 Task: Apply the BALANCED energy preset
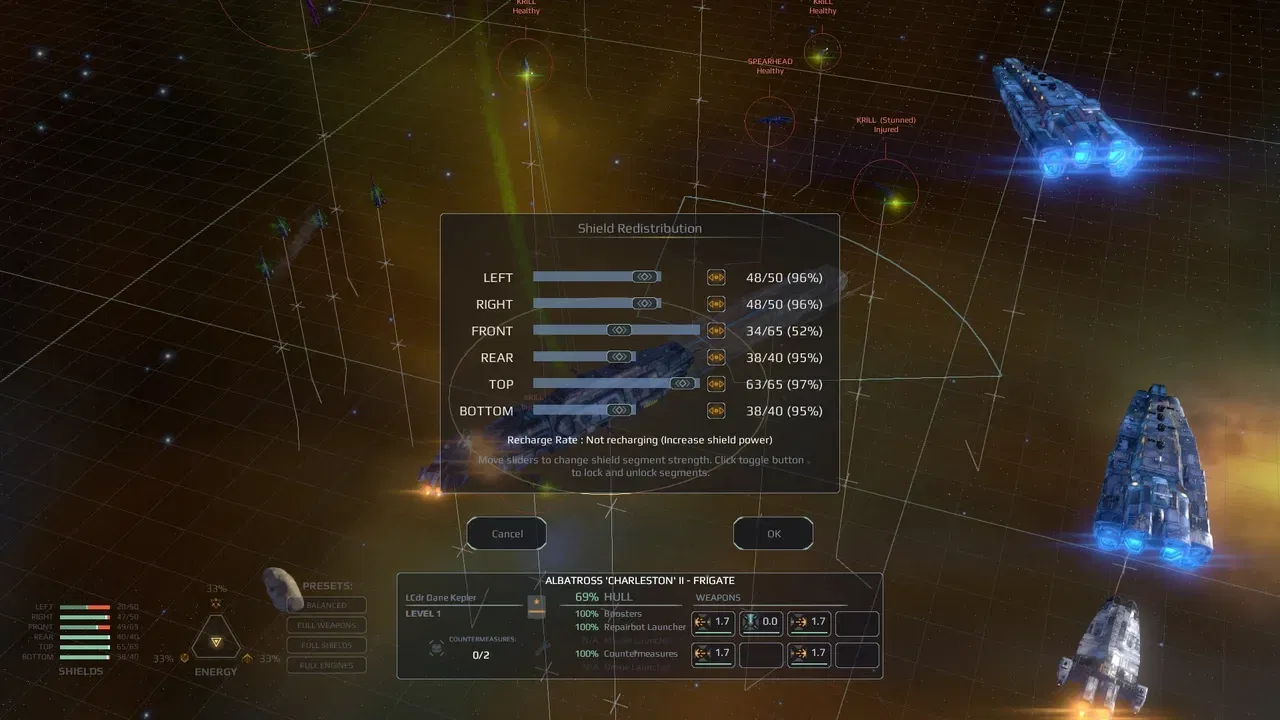[325, 605]
